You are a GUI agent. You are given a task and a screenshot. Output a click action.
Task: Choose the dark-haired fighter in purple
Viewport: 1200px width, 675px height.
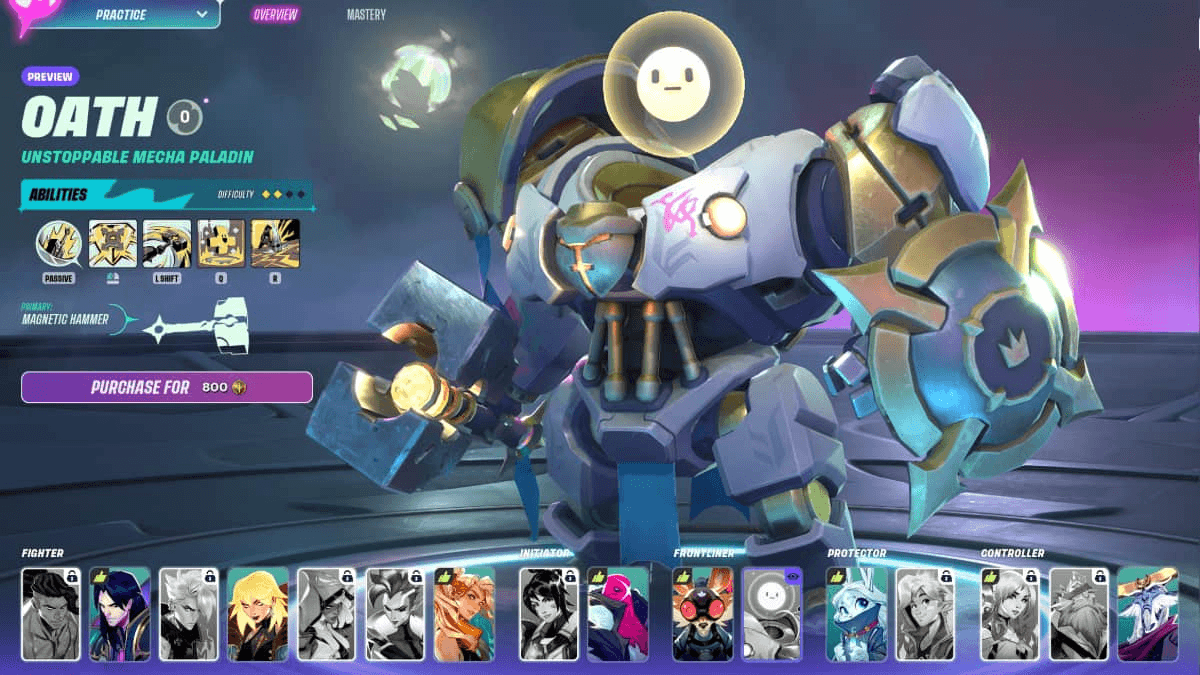pyautogui.click(x=120, y=614)
